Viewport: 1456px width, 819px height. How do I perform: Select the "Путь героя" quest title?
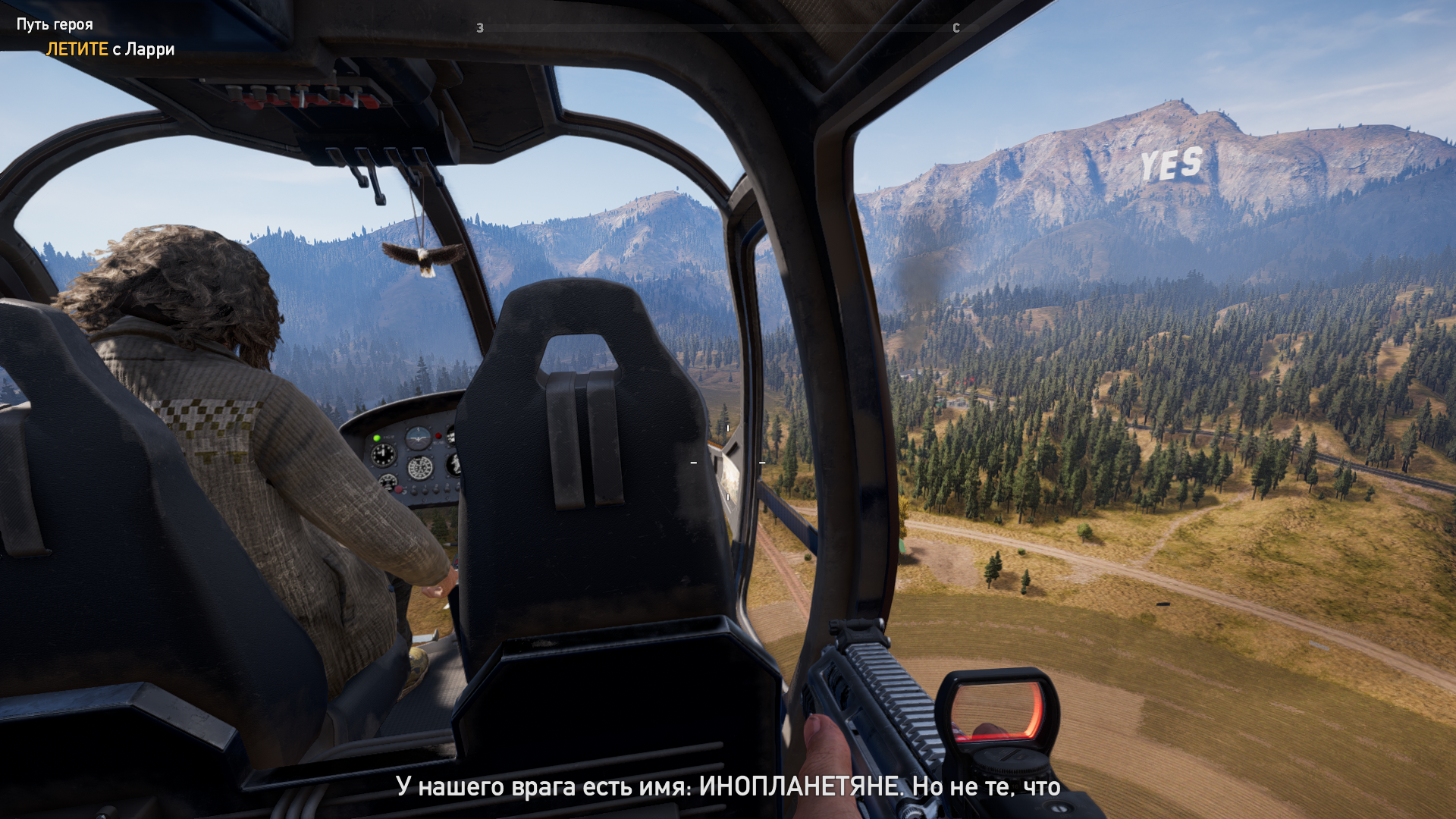point(55,24)
